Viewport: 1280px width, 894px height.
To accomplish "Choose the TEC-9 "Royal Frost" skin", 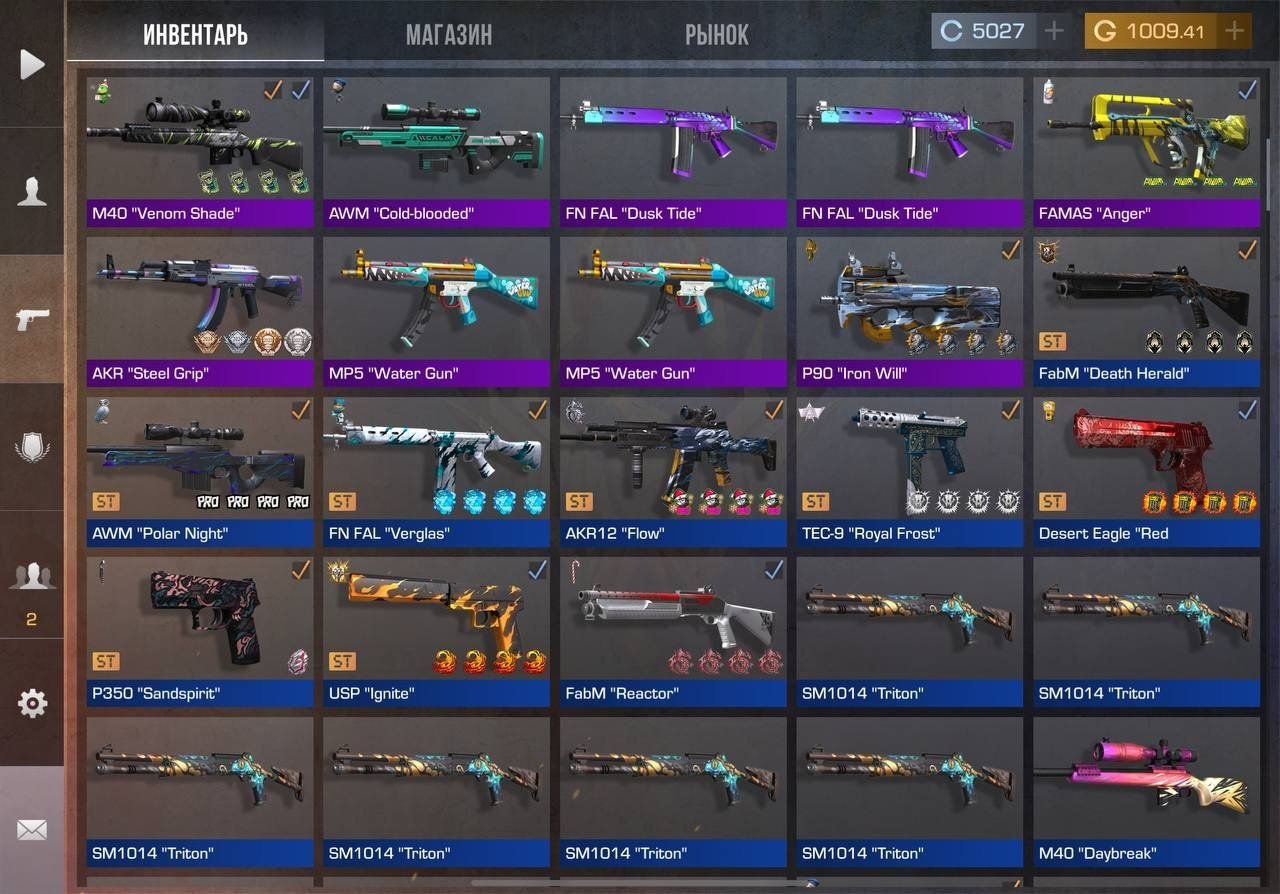I will (909, 470).
